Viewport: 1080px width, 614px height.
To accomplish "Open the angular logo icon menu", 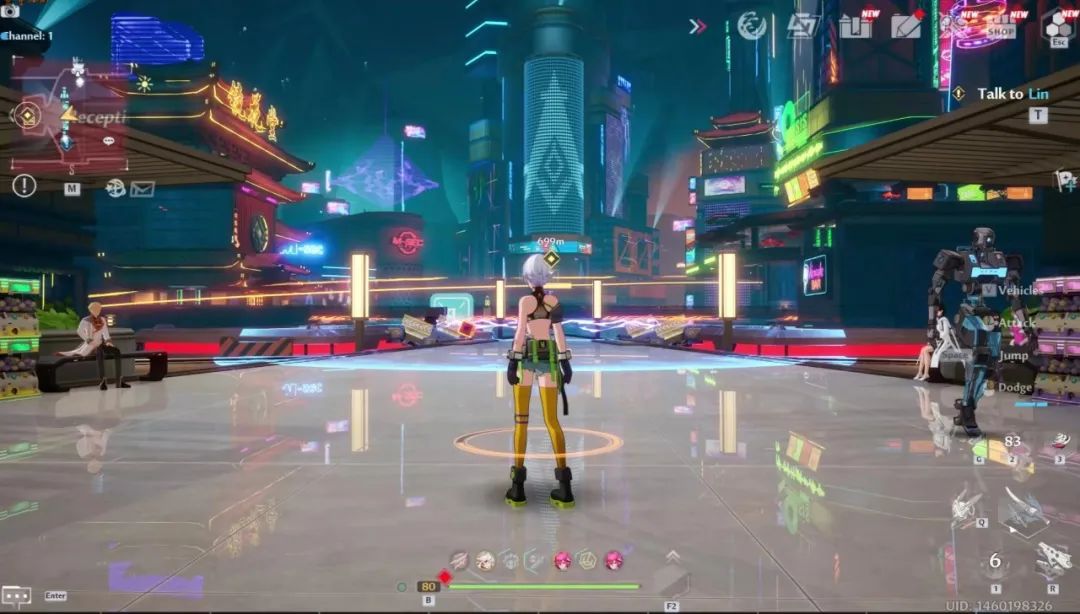I will [x=802, y=26].
